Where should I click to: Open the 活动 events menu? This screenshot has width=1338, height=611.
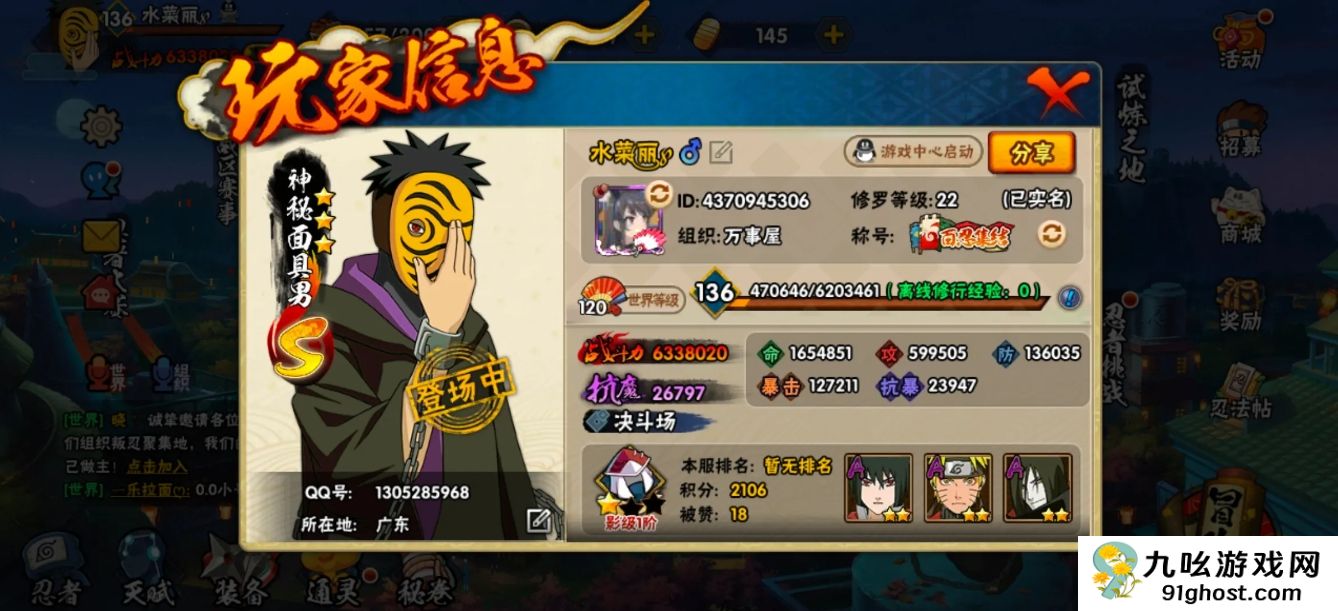[1240, 45]
